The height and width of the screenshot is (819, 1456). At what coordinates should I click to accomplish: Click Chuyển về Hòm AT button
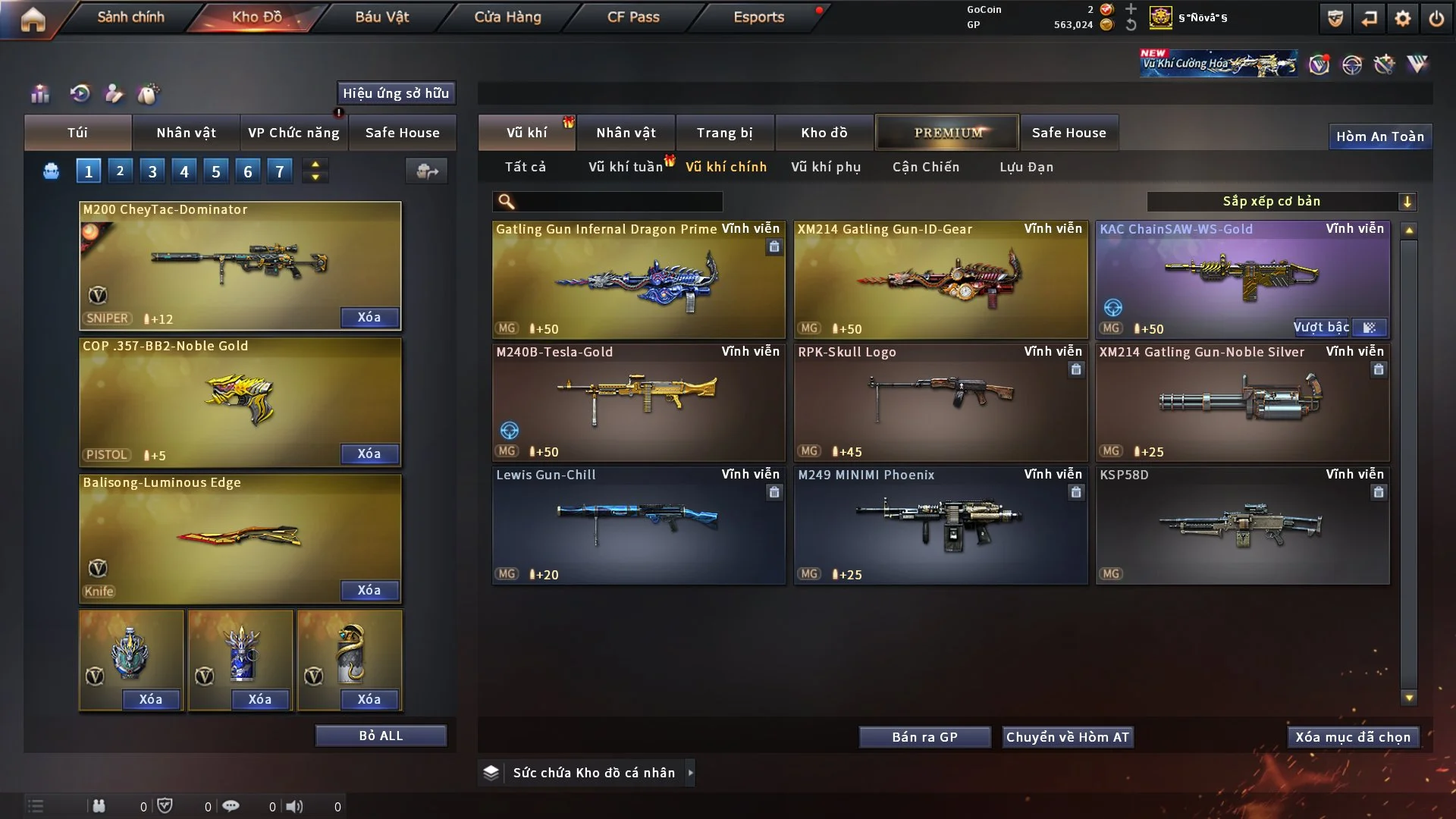click(x=1068, y=737)
